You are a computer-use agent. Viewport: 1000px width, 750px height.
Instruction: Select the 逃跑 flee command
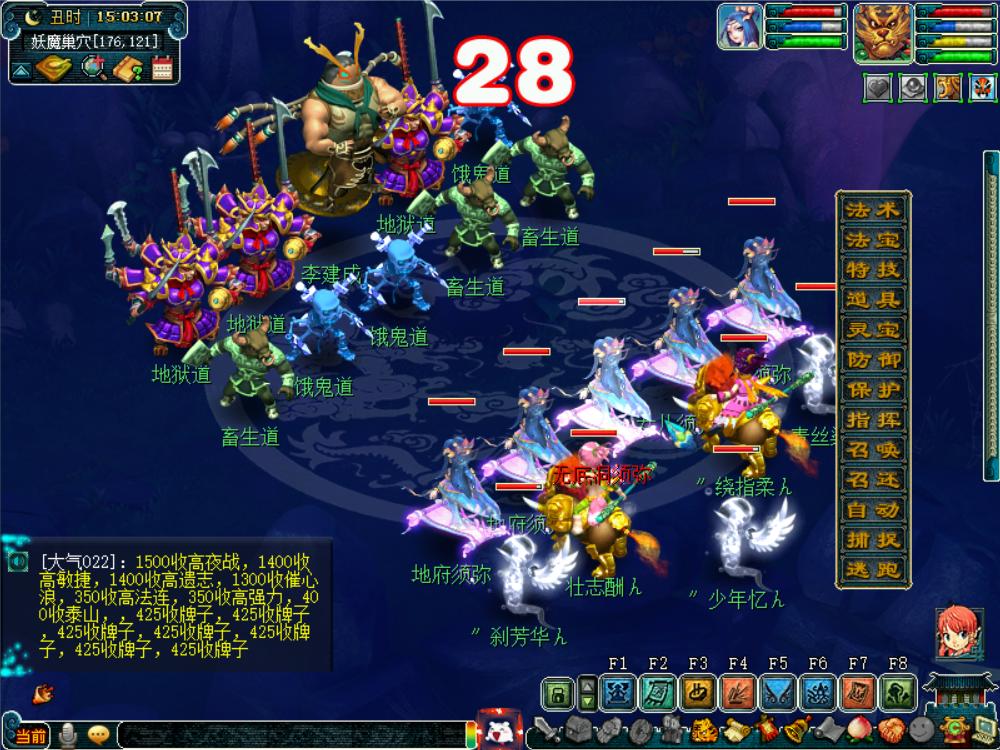click(x=873, y=570)
